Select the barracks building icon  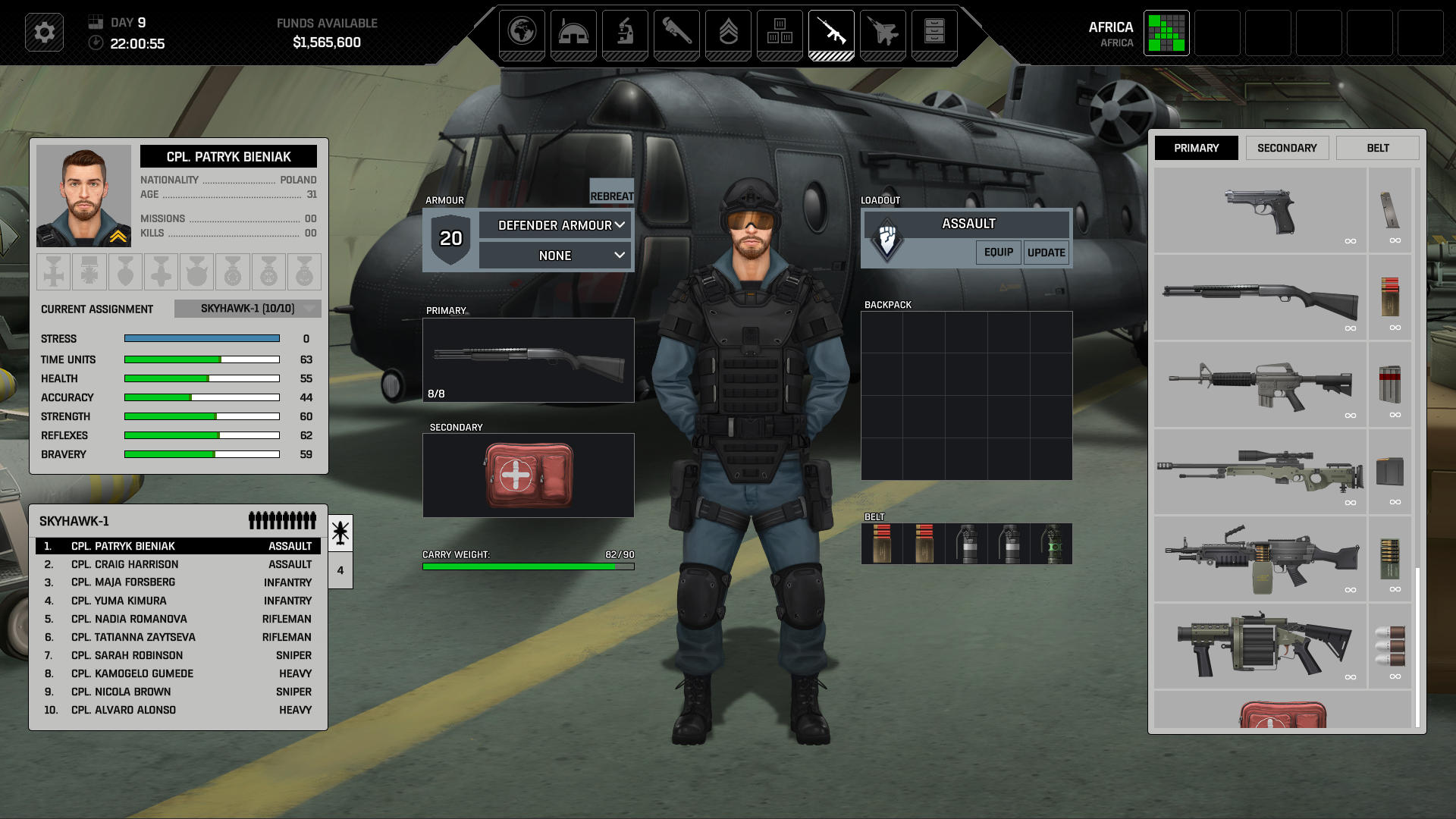pos(575,33)
